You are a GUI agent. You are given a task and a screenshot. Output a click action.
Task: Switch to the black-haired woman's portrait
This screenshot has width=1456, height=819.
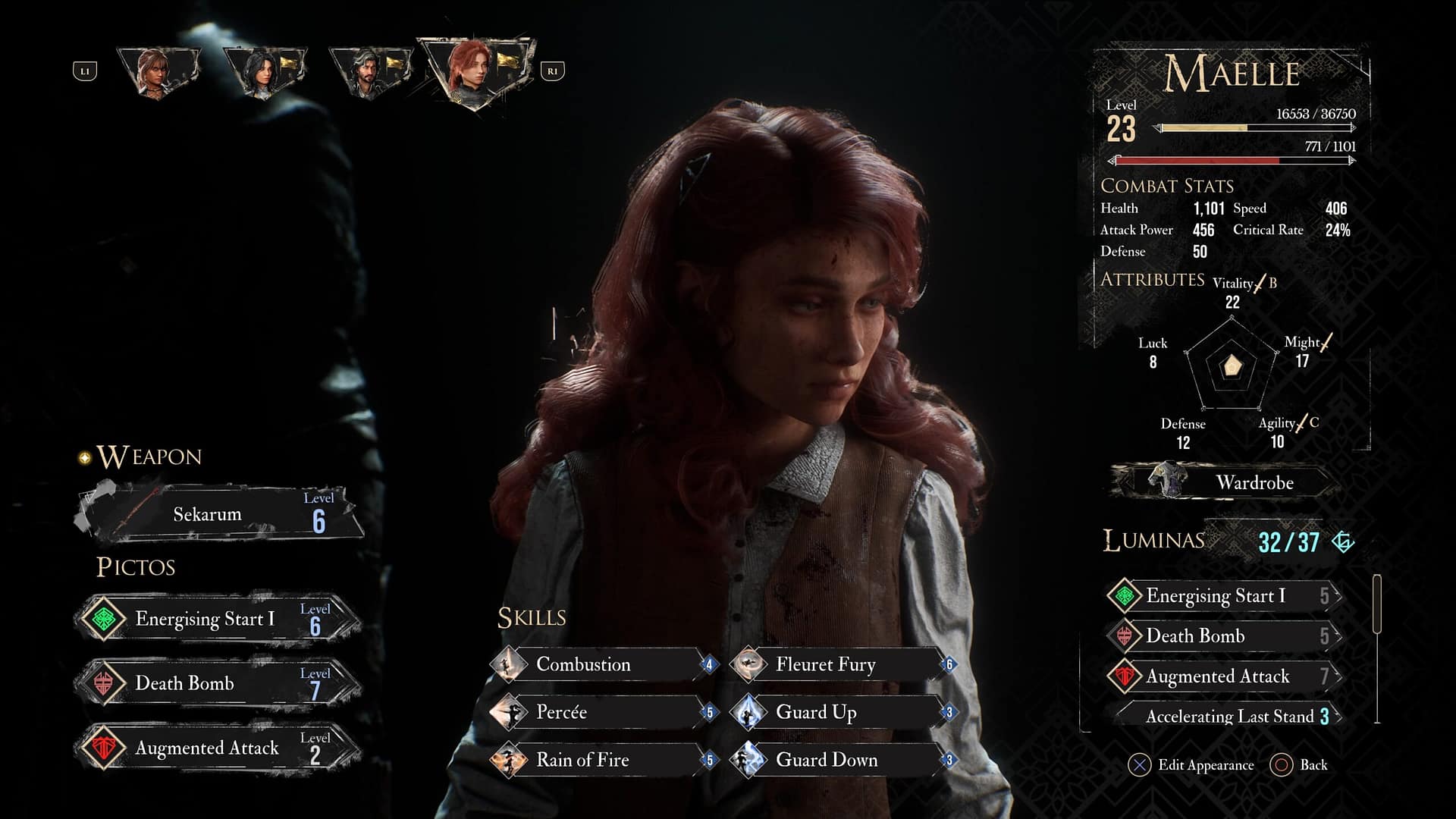tap(263, 72)
